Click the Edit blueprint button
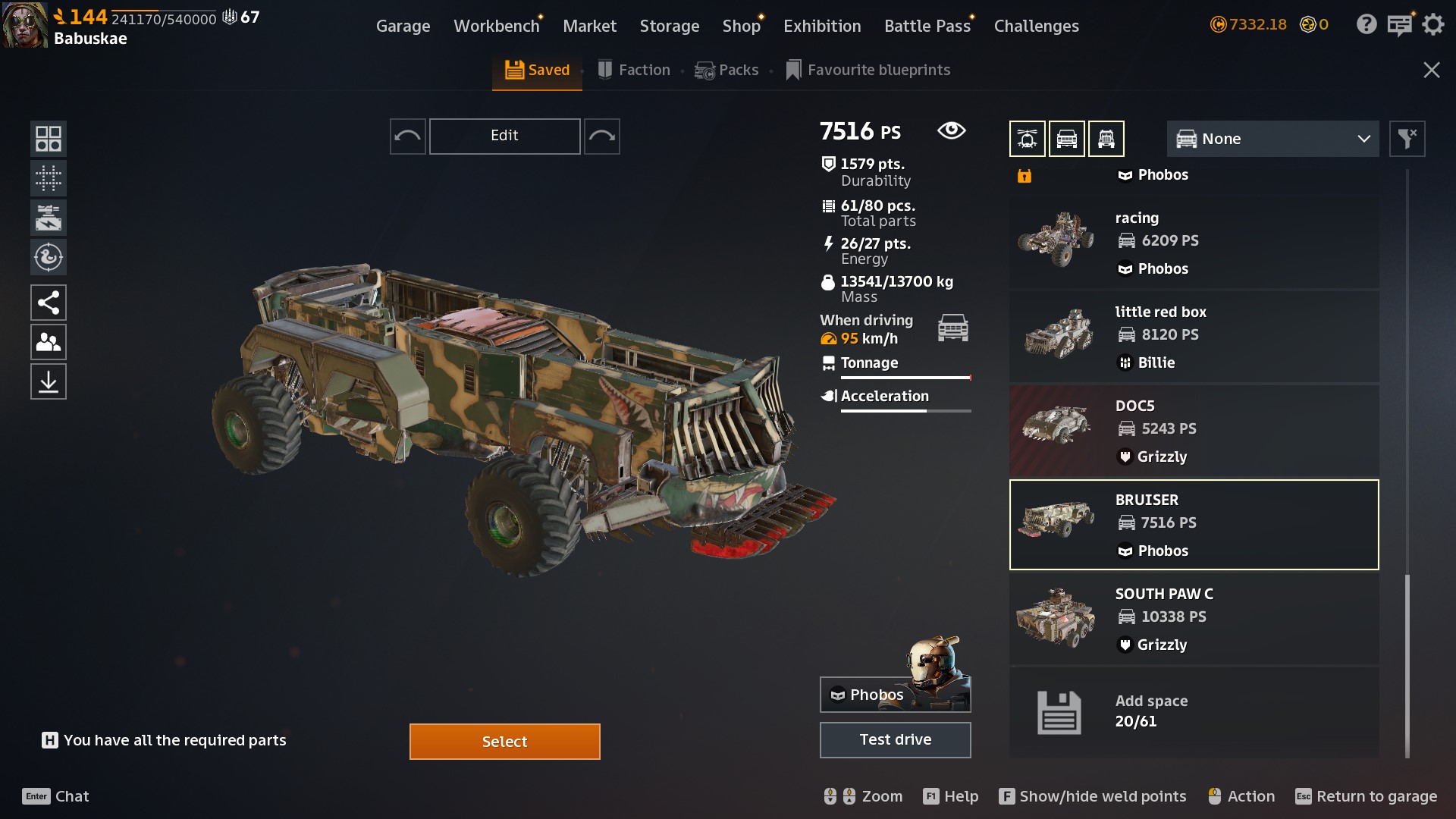Screen dimensions: 1456x819 (x=504, y=136)
